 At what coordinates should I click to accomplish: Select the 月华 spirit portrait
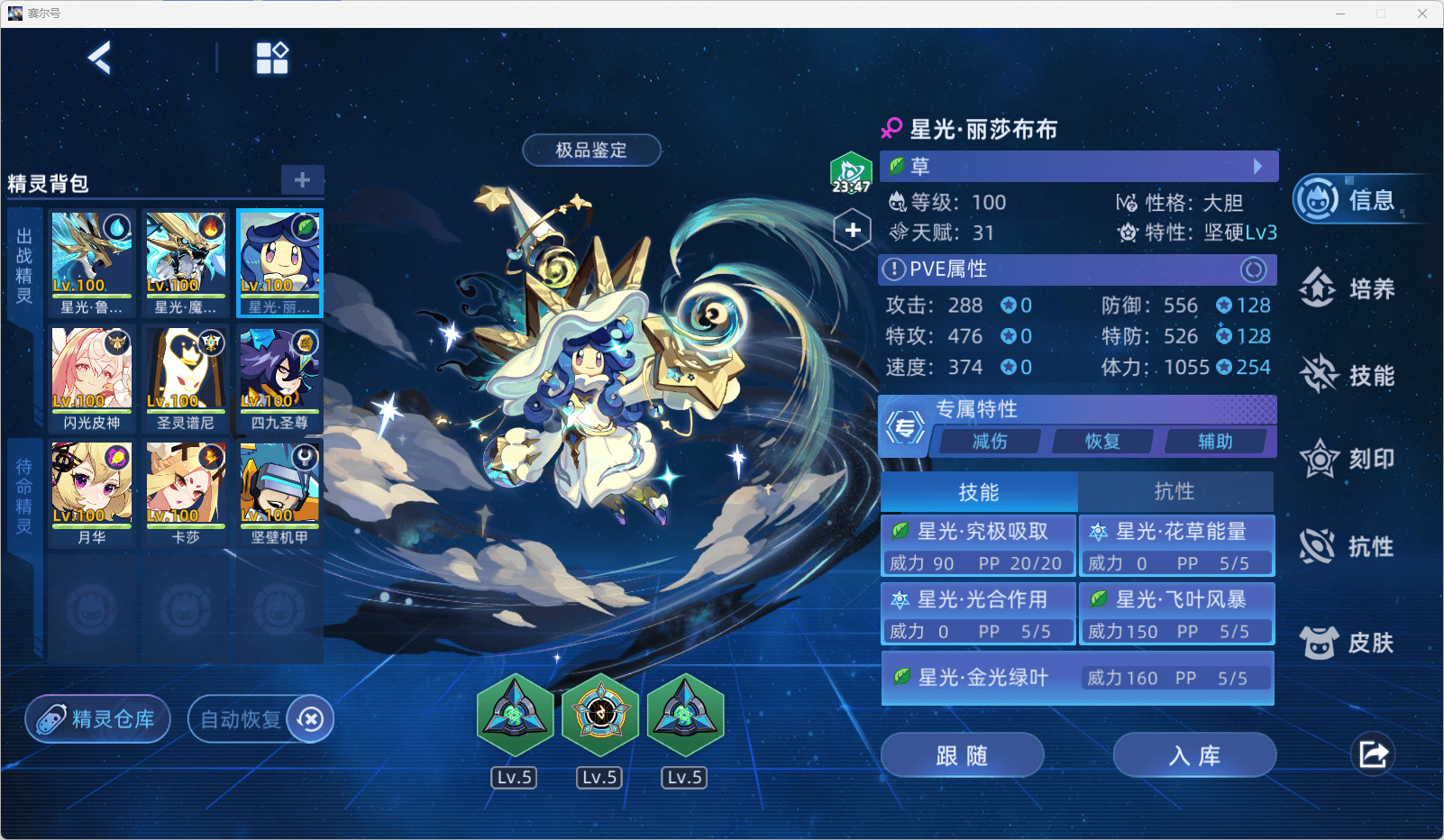pos(92,493)
